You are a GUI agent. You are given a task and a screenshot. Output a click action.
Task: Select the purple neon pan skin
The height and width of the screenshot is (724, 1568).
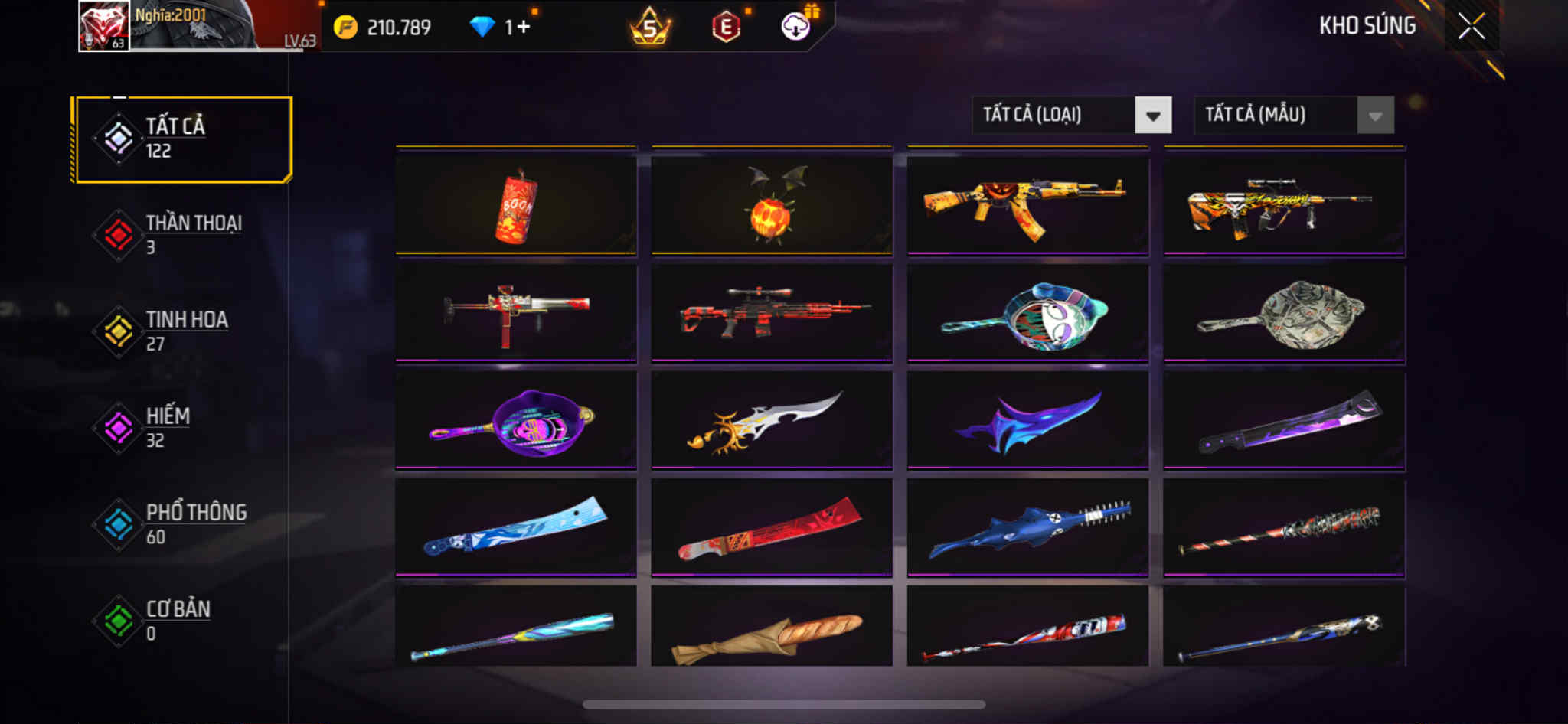point(516,421)
